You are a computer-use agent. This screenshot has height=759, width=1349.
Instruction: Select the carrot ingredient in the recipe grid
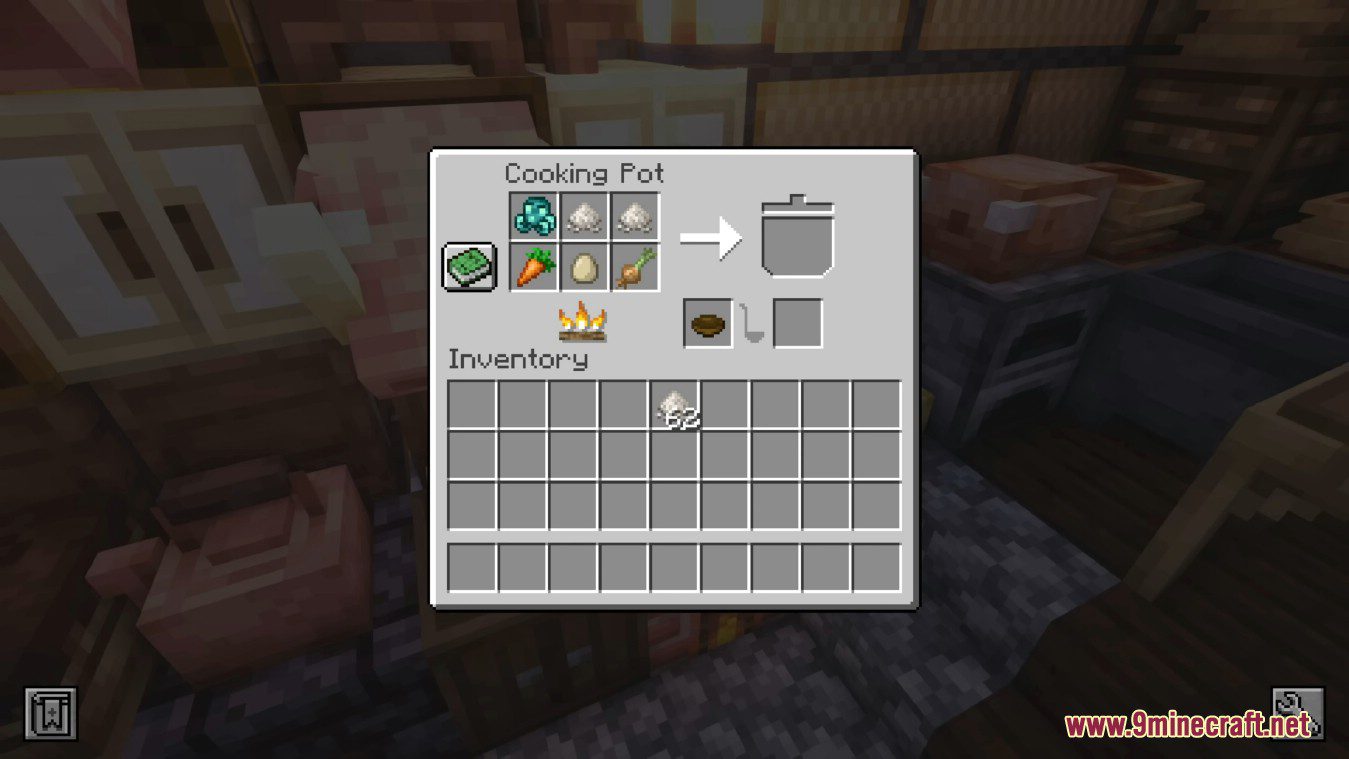532,267
